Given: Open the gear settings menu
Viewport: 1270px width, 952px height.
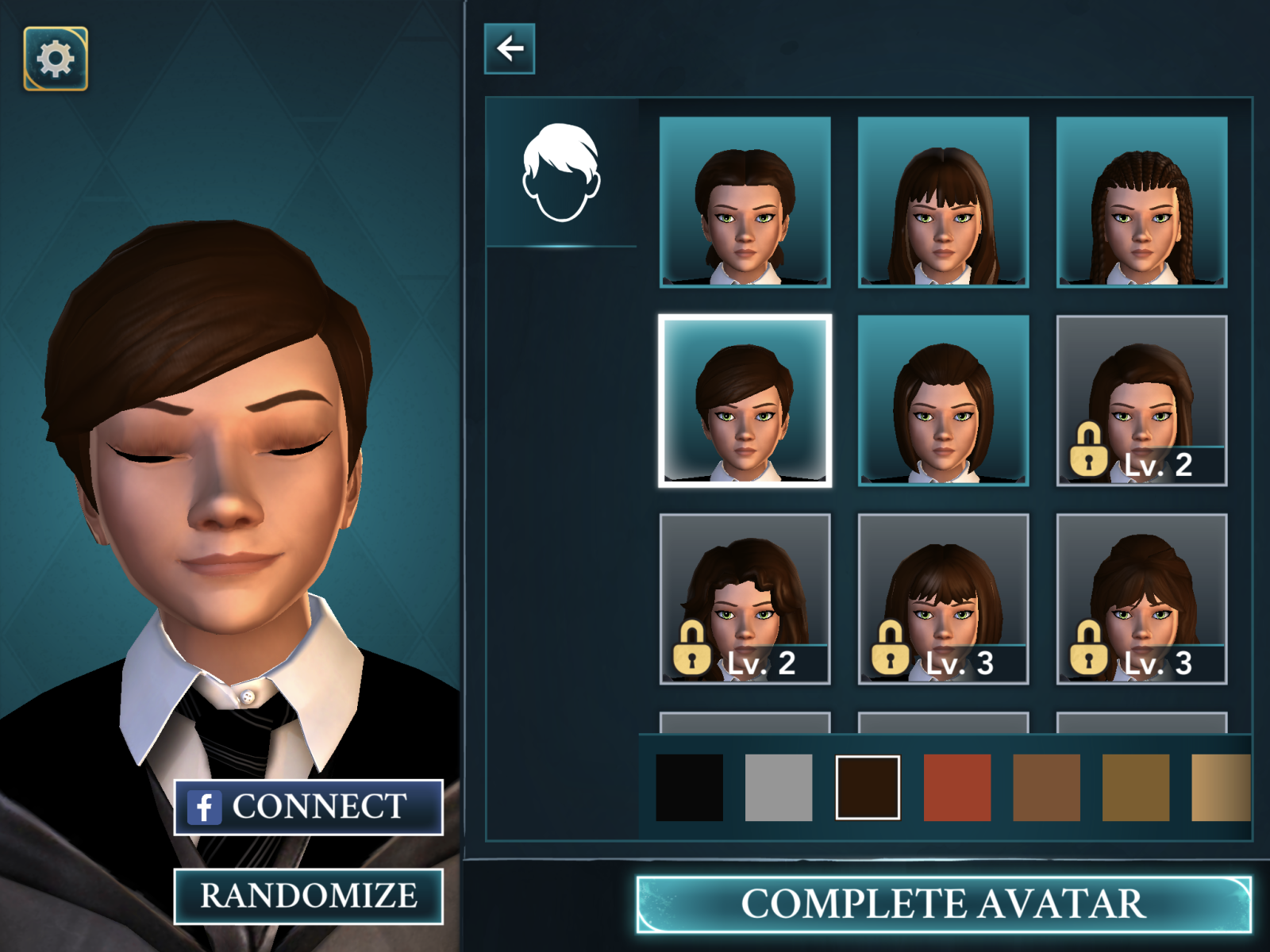Looking at the screenshot, I should point(56,59).
